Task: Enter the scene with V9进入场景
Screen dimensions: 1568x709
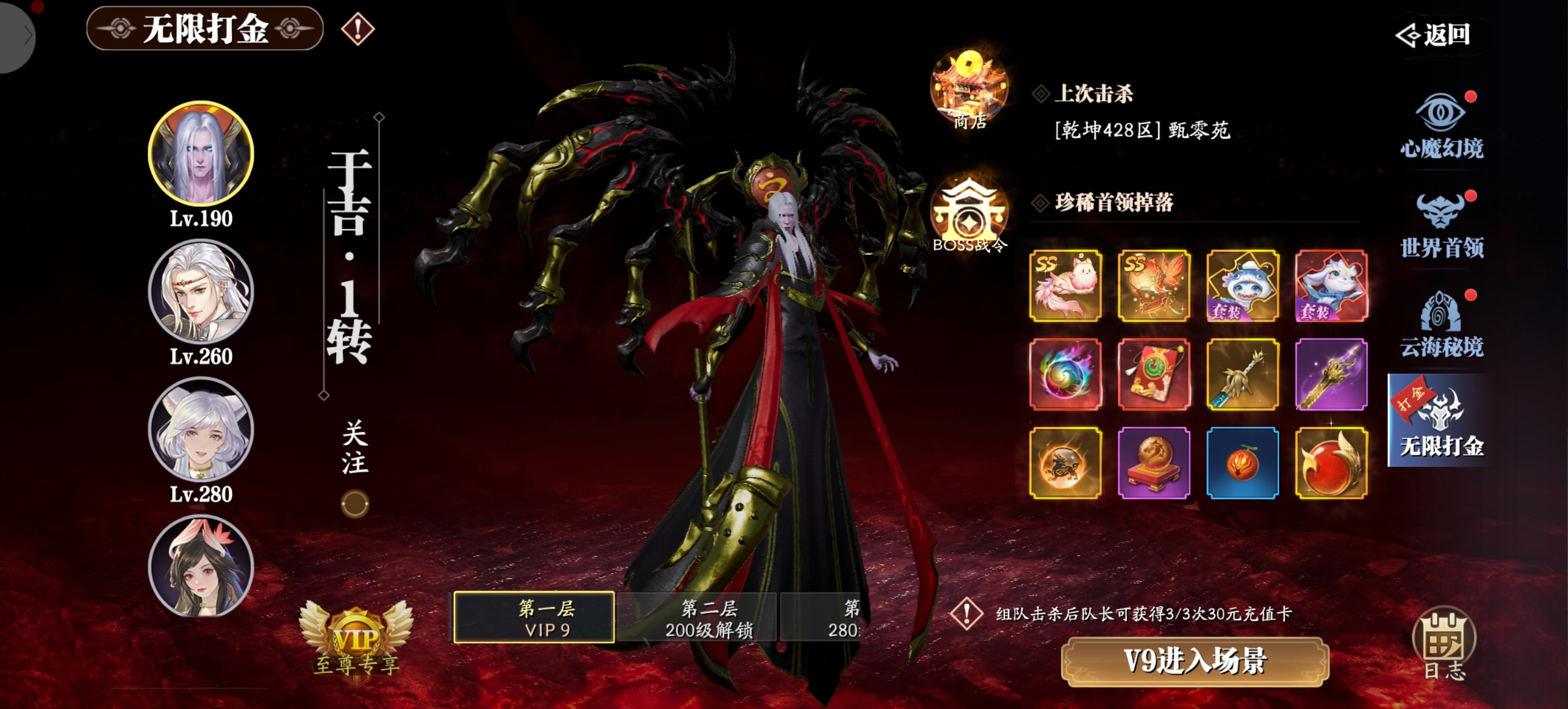Action: (x=1194, y=661)
